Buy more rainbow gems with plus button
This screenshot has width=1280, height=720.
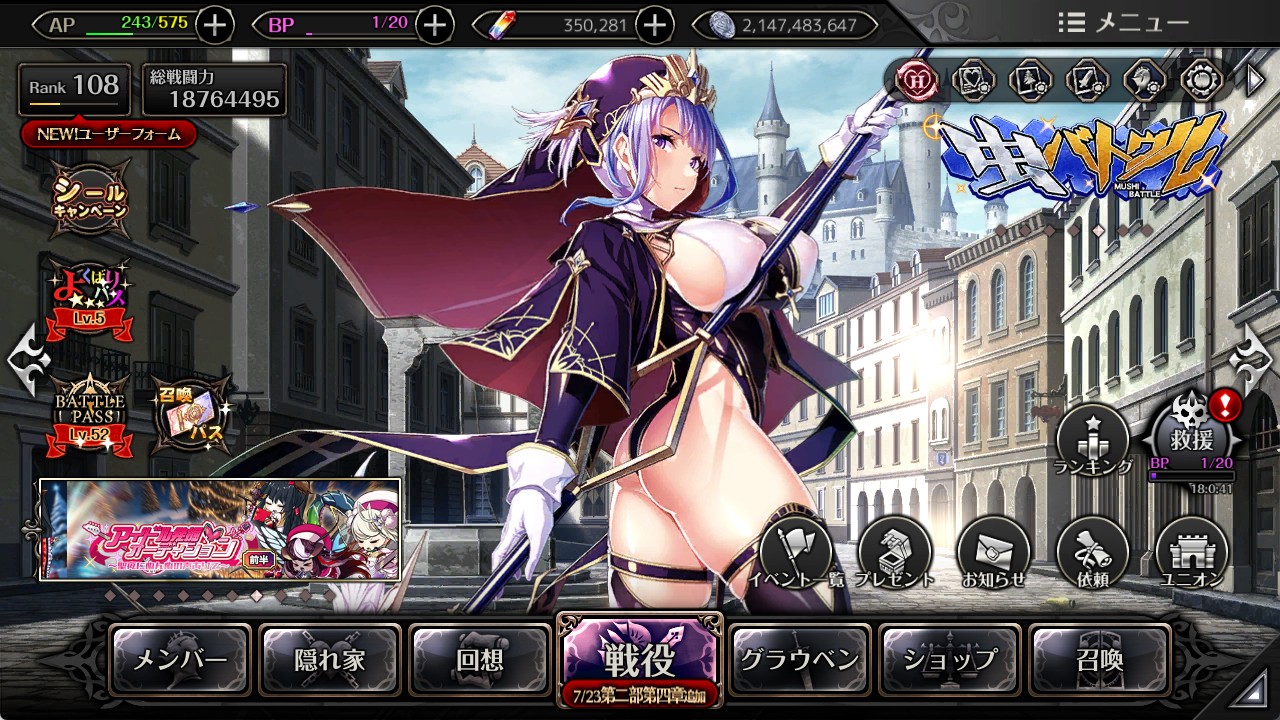tap(654, 25)
